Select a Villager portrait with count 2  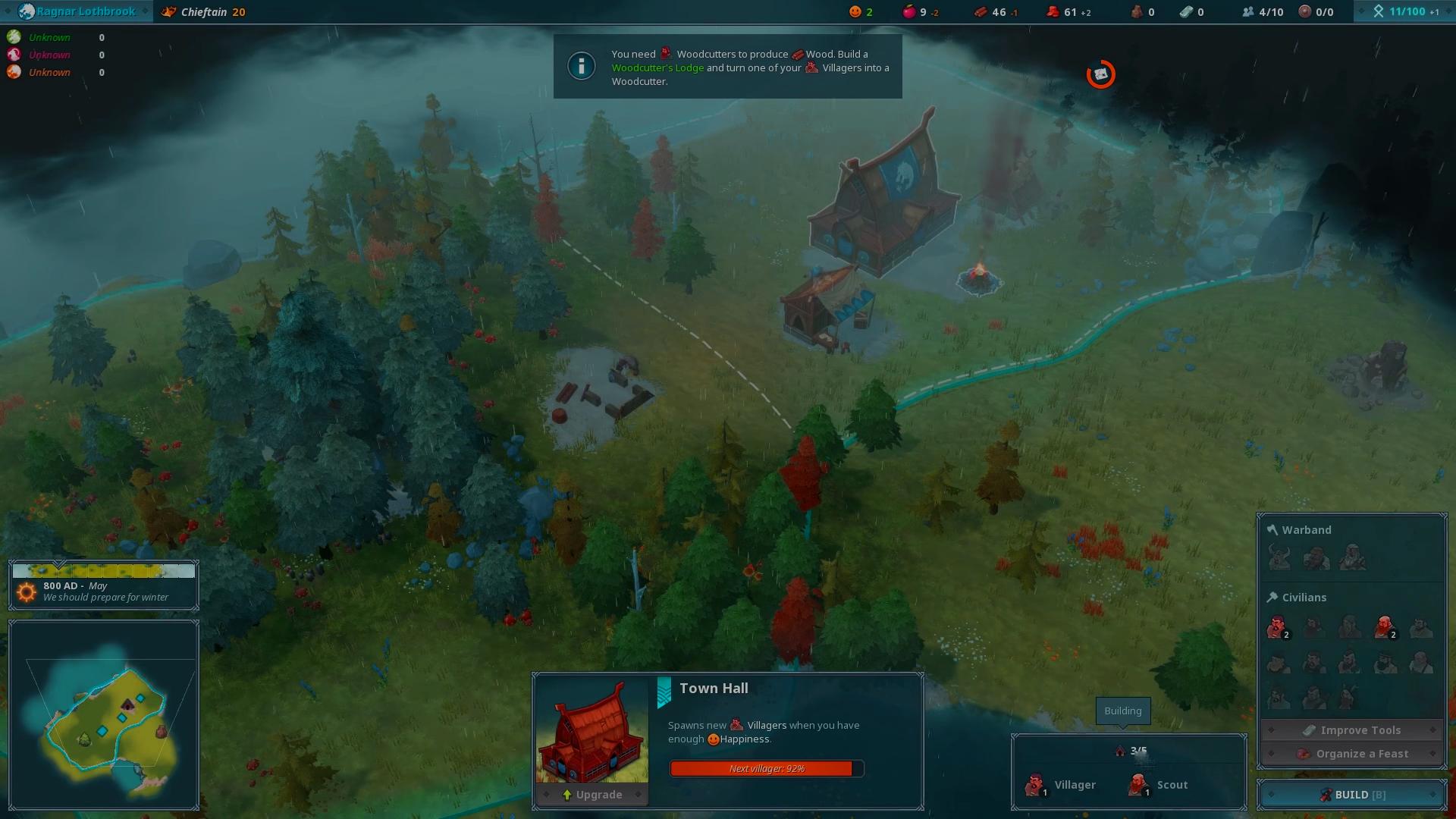click(x=1279, y=628)
